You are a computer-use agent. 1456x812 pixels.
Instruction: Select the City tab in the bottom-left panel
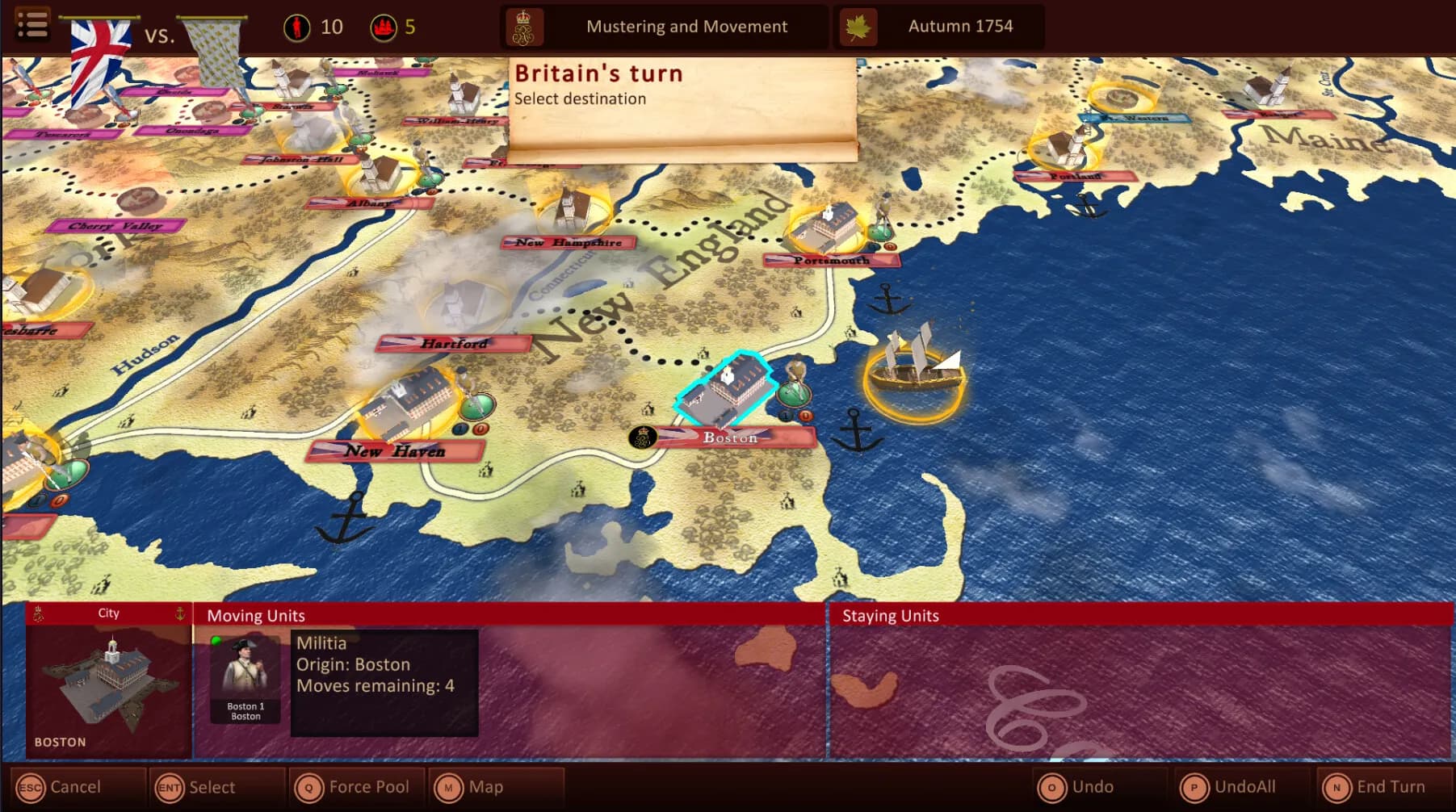click(x=107, y=613)
